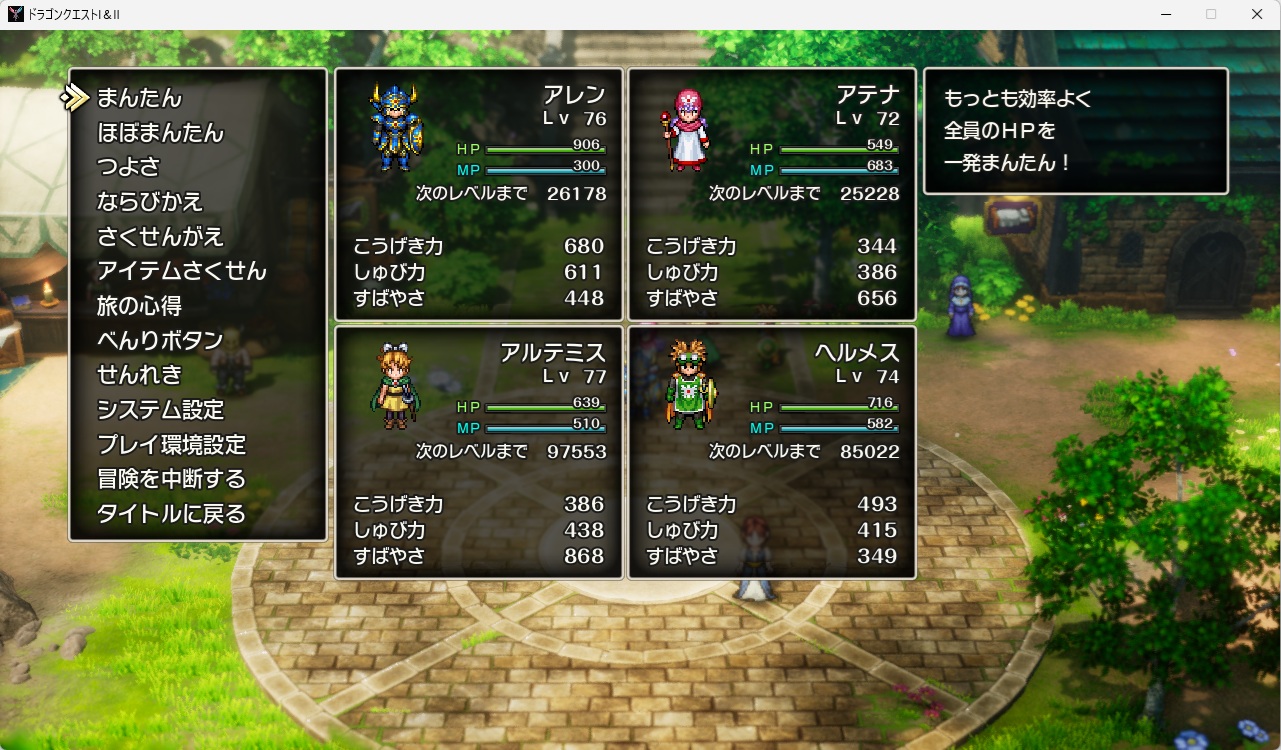Choose the ほぼまんたん menu entry
The image size is (1281, 750).
pyautogui.click(x=160, y=133)
